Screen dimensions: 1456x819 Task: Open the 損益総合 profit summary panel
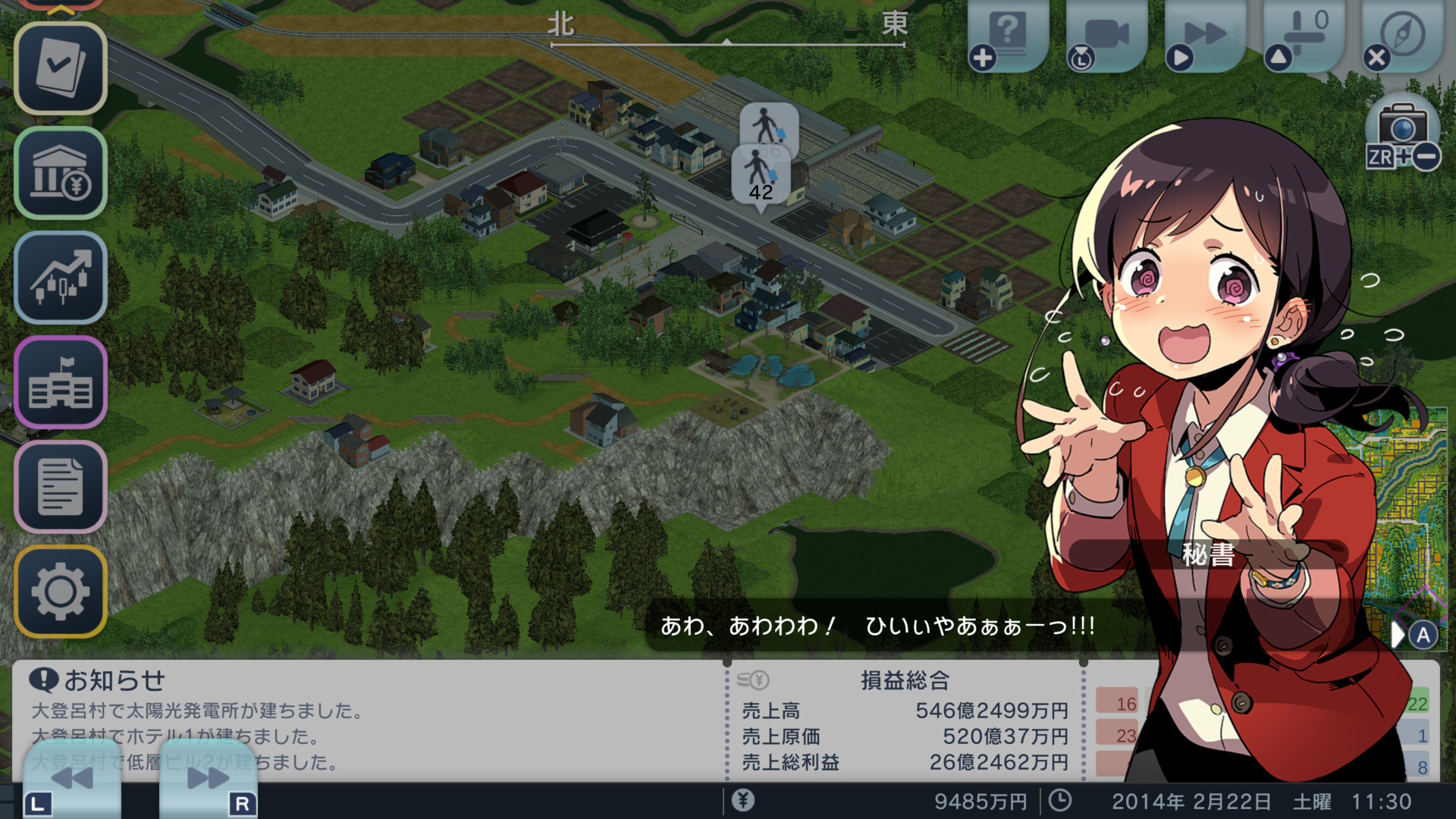tap(905, 681)
